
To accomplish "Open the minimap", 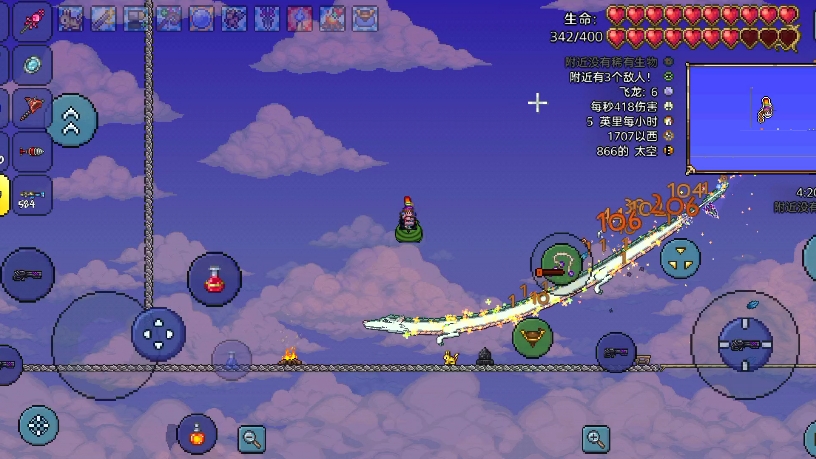I will [x=749, y=118].
